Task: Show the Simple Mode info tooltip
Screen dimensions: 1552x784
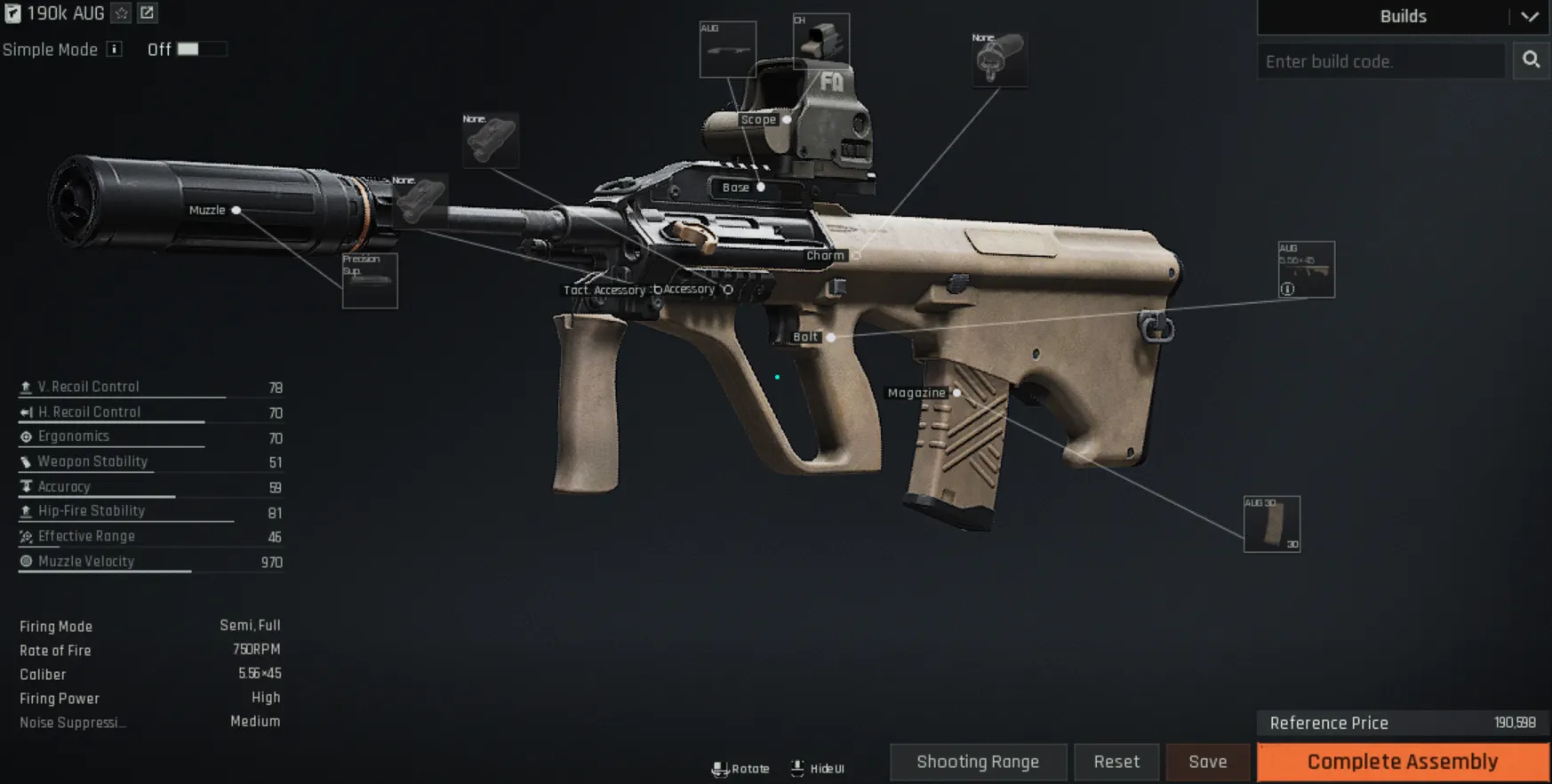Action: coord(115,50)
